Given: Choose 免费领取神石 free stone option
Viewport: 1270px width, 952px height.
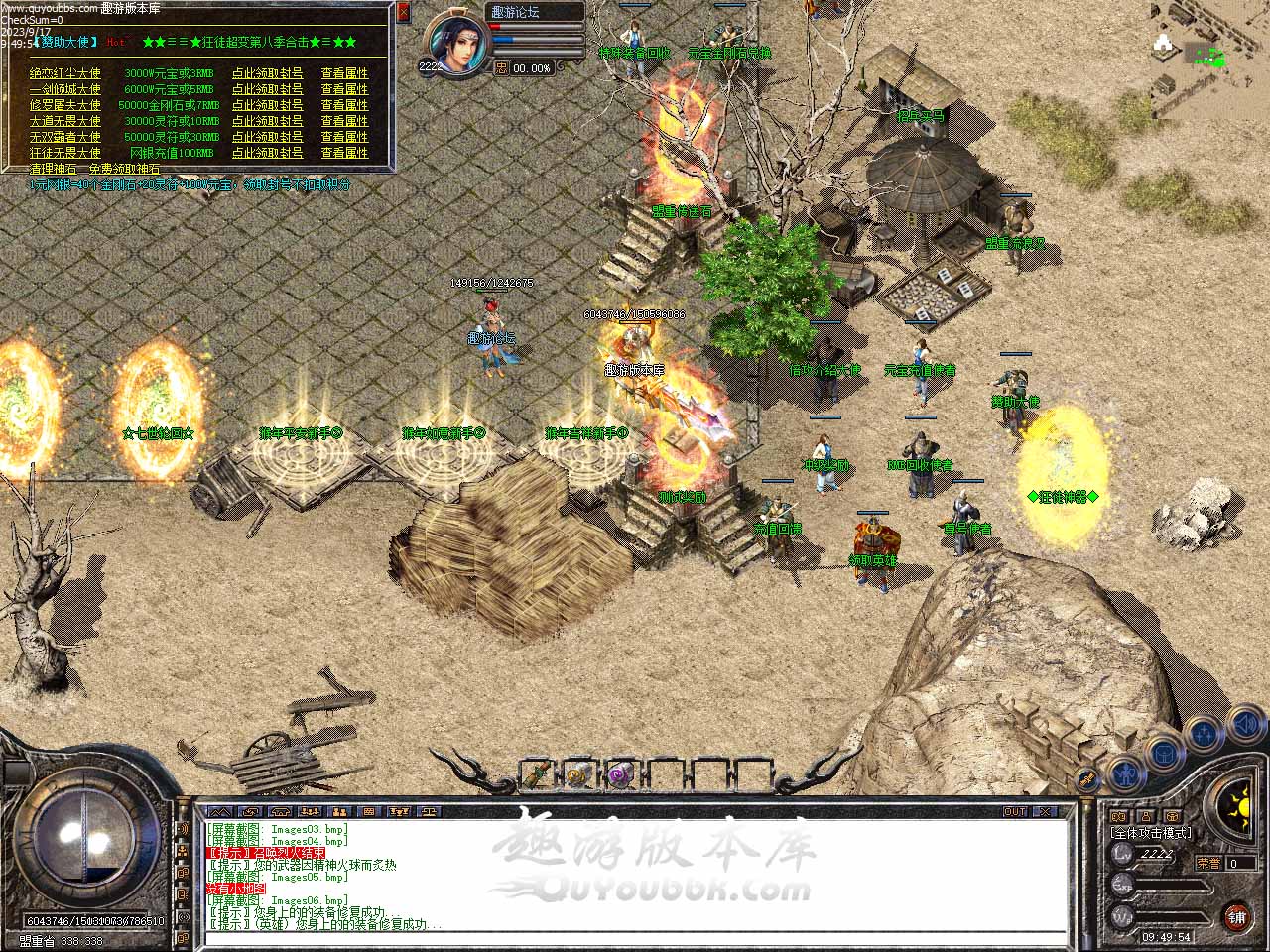Looking at the screenshot, I should click(124, 170).
